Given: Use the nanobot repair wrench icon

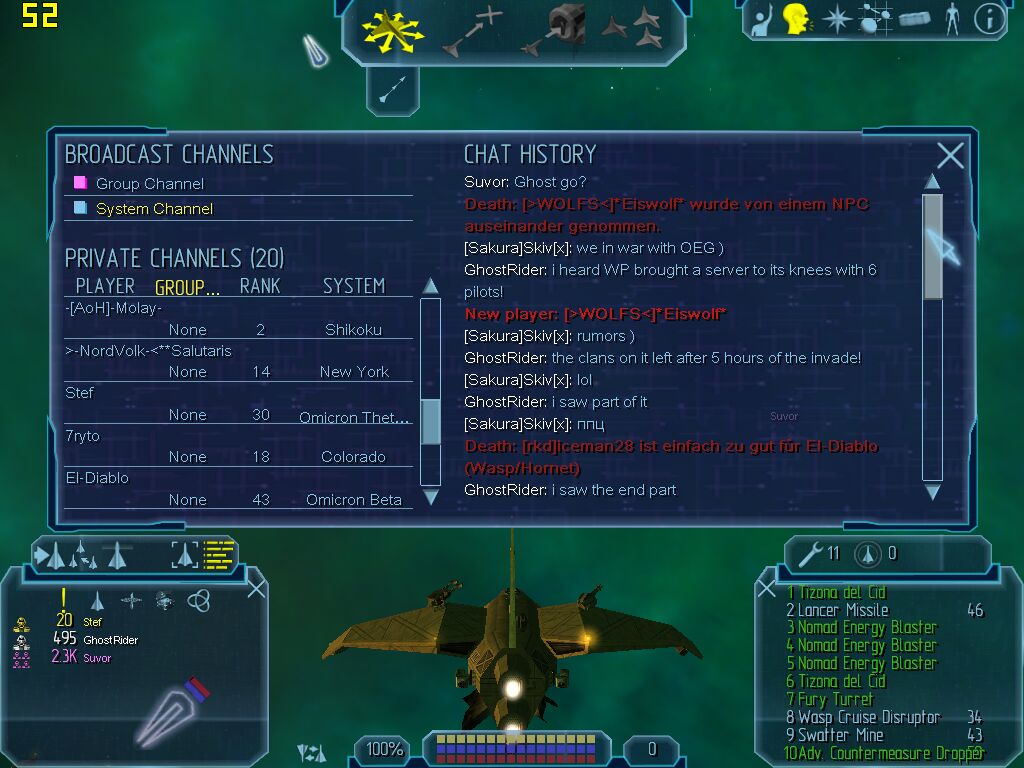Looking at the screenshot, I should coord(805,552).
